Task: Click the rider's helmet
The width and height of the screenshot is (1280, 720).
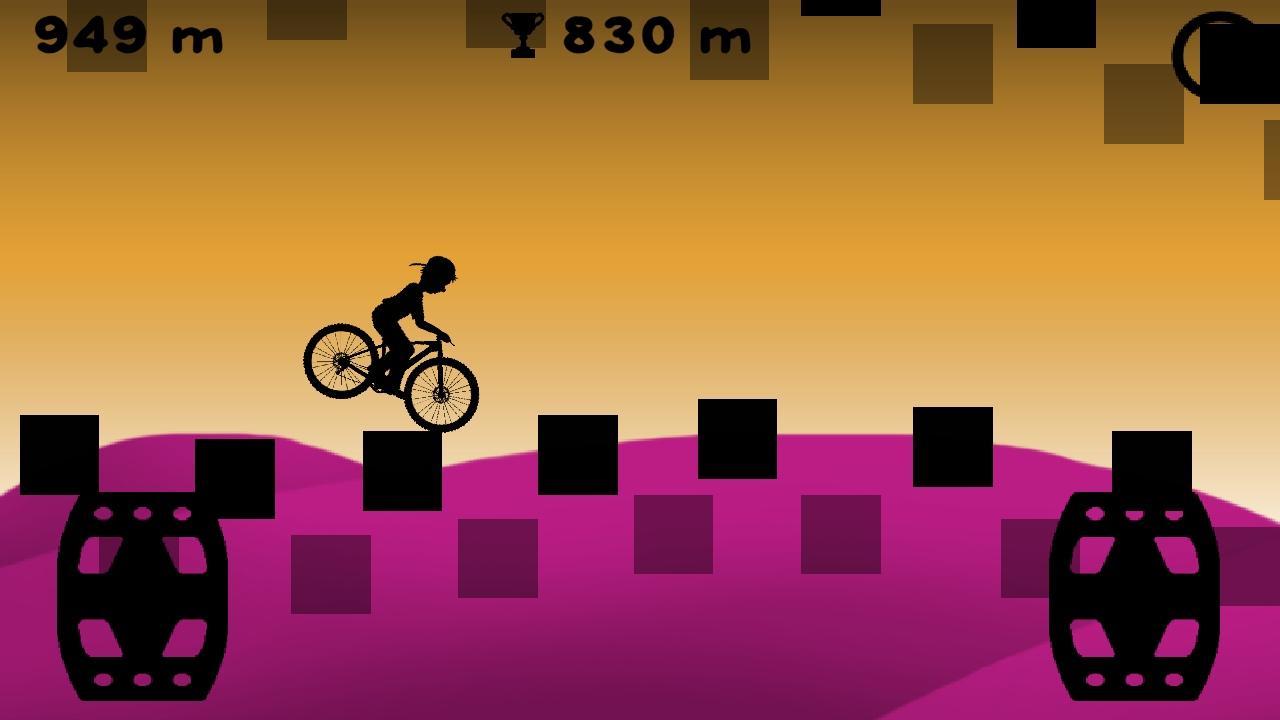Action: pyautogui.click(x=442, y=268)
